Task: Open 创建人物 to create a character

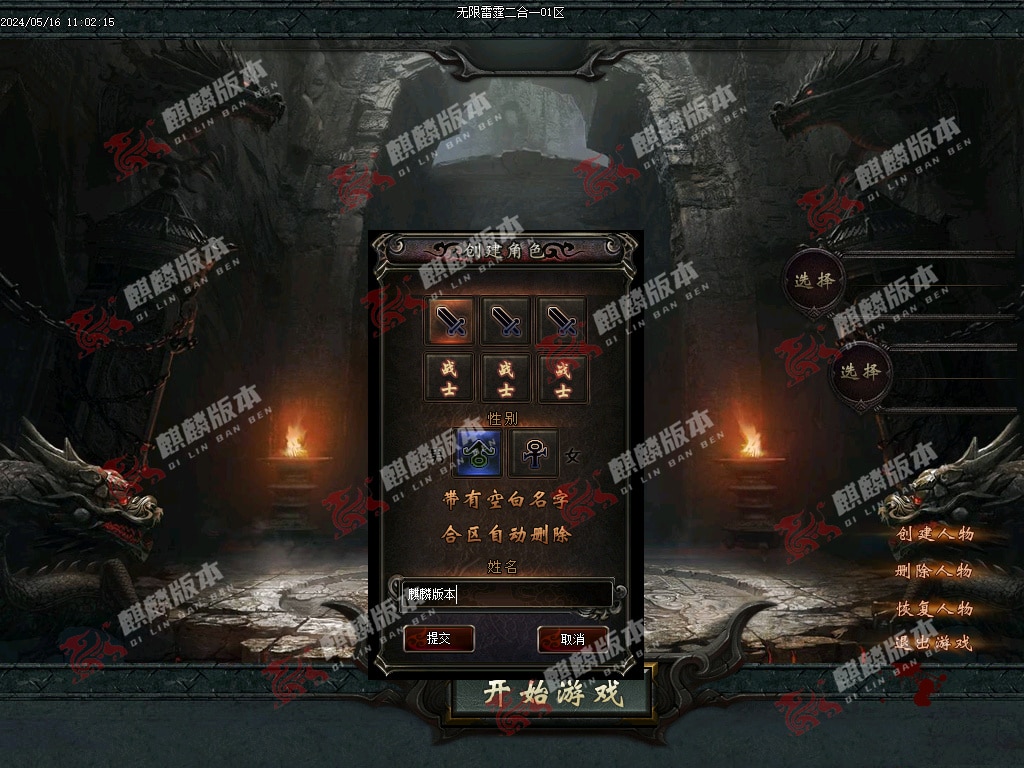Action: click(934, 534)
